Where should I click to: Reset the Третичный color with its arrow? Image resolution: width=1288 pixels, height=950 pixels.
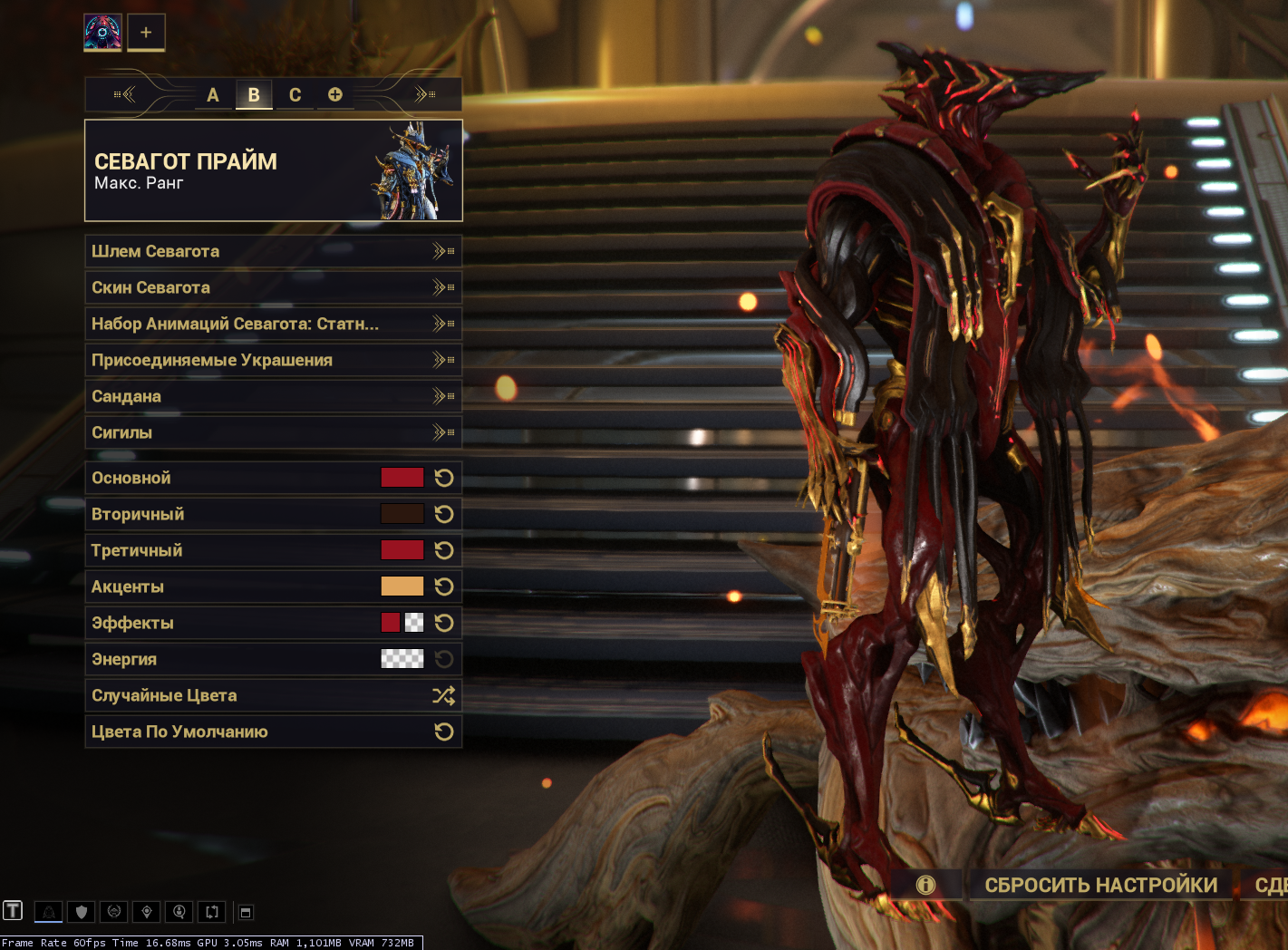pyautogui.click(x=444, y=550)
